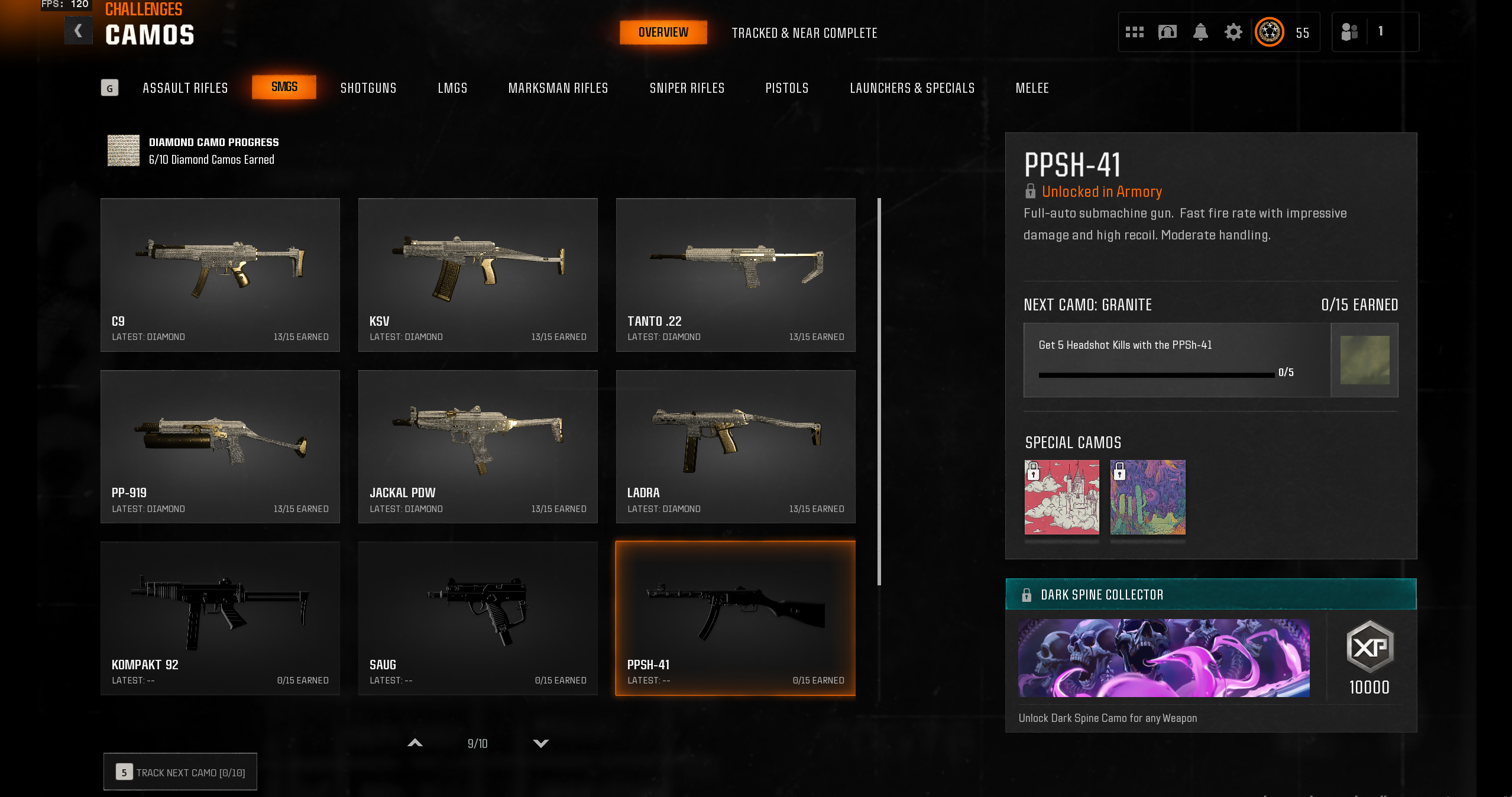Show the LMGs camo list
1512x797 pixels.
pyautogui.click(x=452, y=88)
